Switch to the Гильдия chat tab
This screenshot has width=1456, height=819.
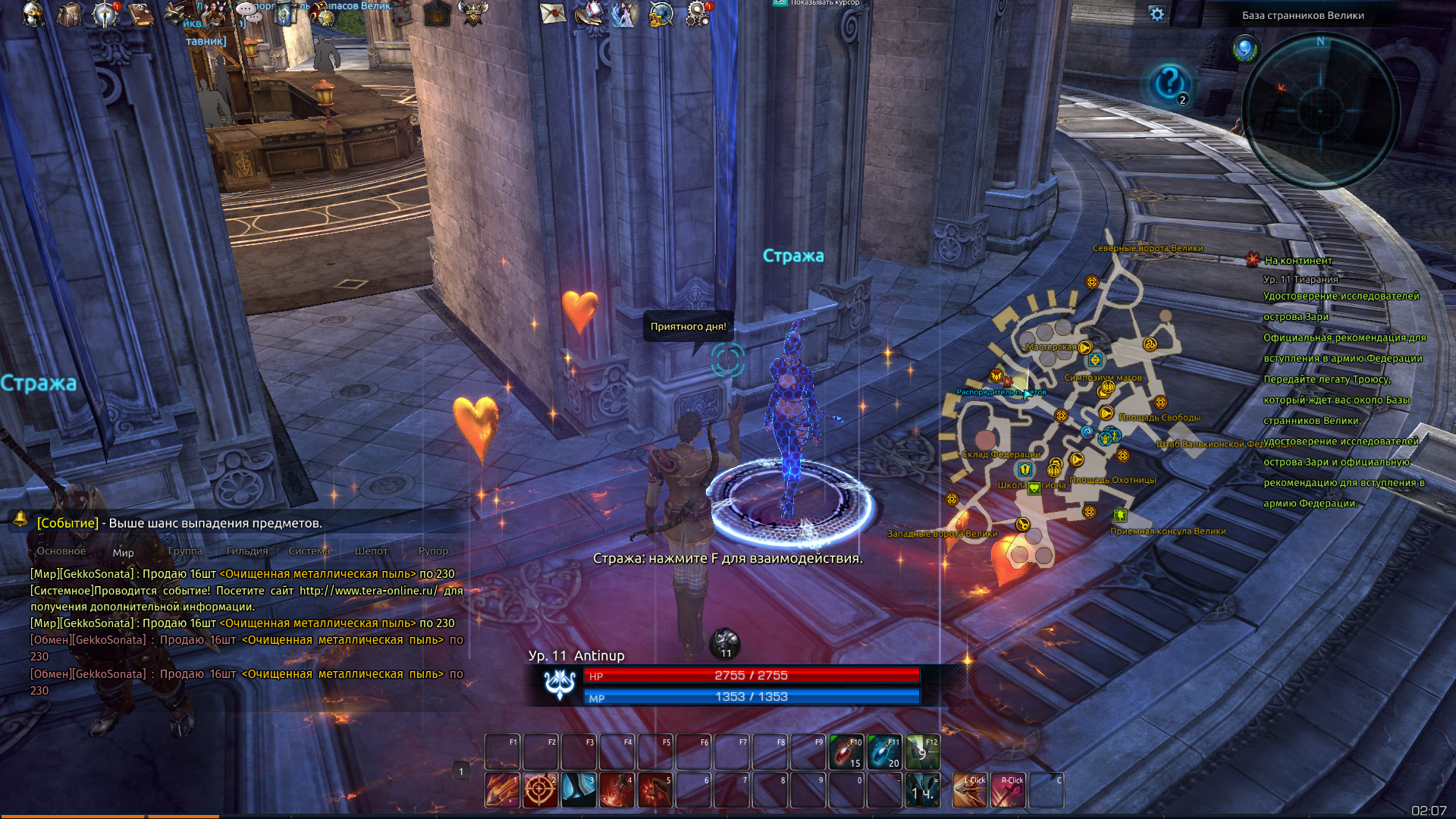[x=247, y=551]
